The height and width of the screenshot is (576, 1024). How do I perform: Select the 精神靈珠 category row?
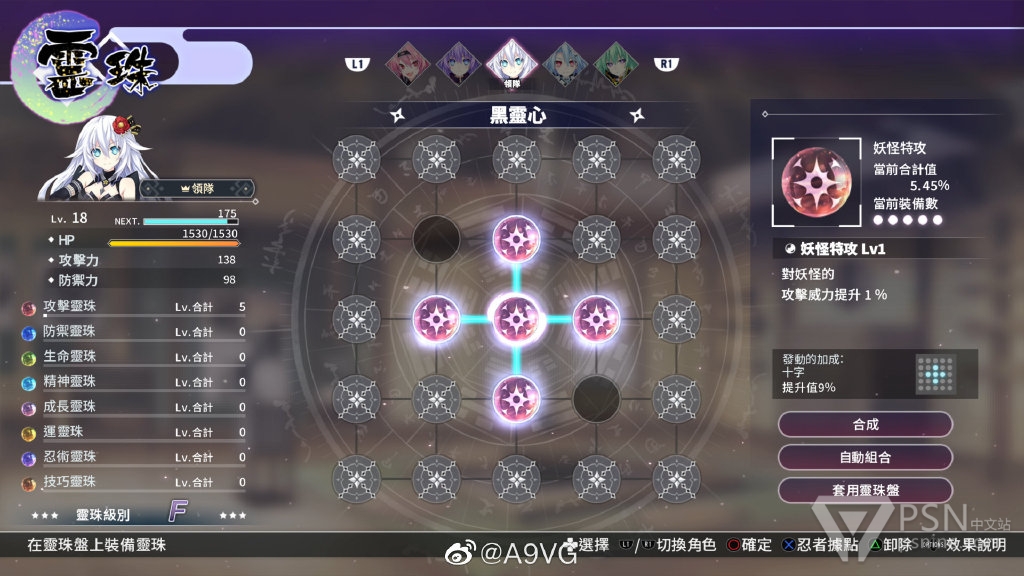tap(133, 382)
